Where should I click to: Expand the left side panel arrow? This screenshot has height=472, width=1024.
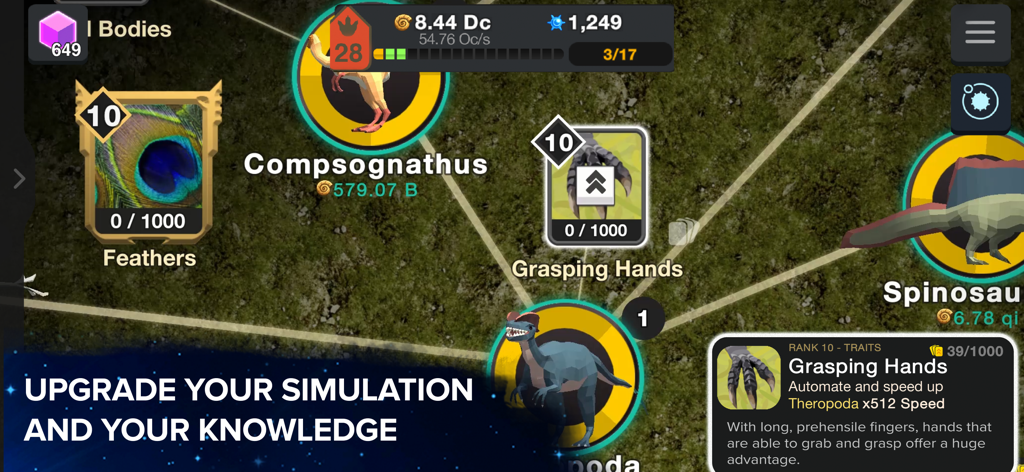click(x=18, y=178)
